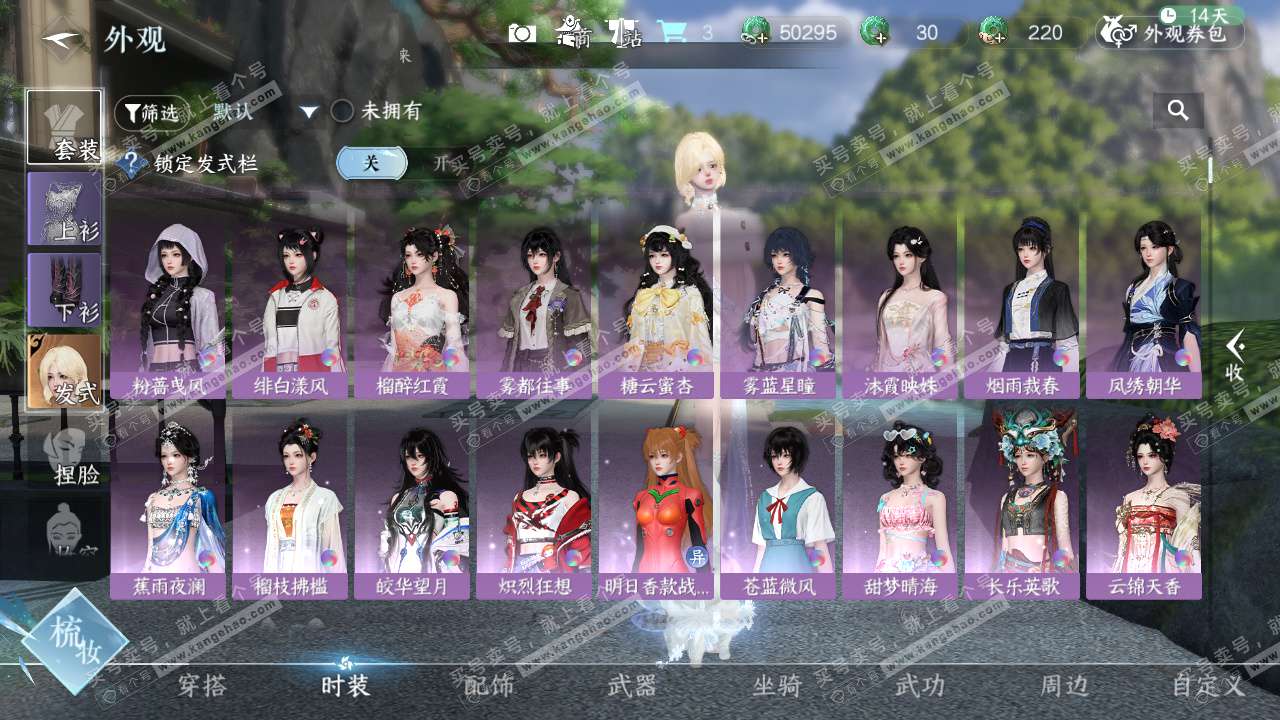Open the shopping cart icon
The width and height of the screenshot is (1280, 720).
671,32
